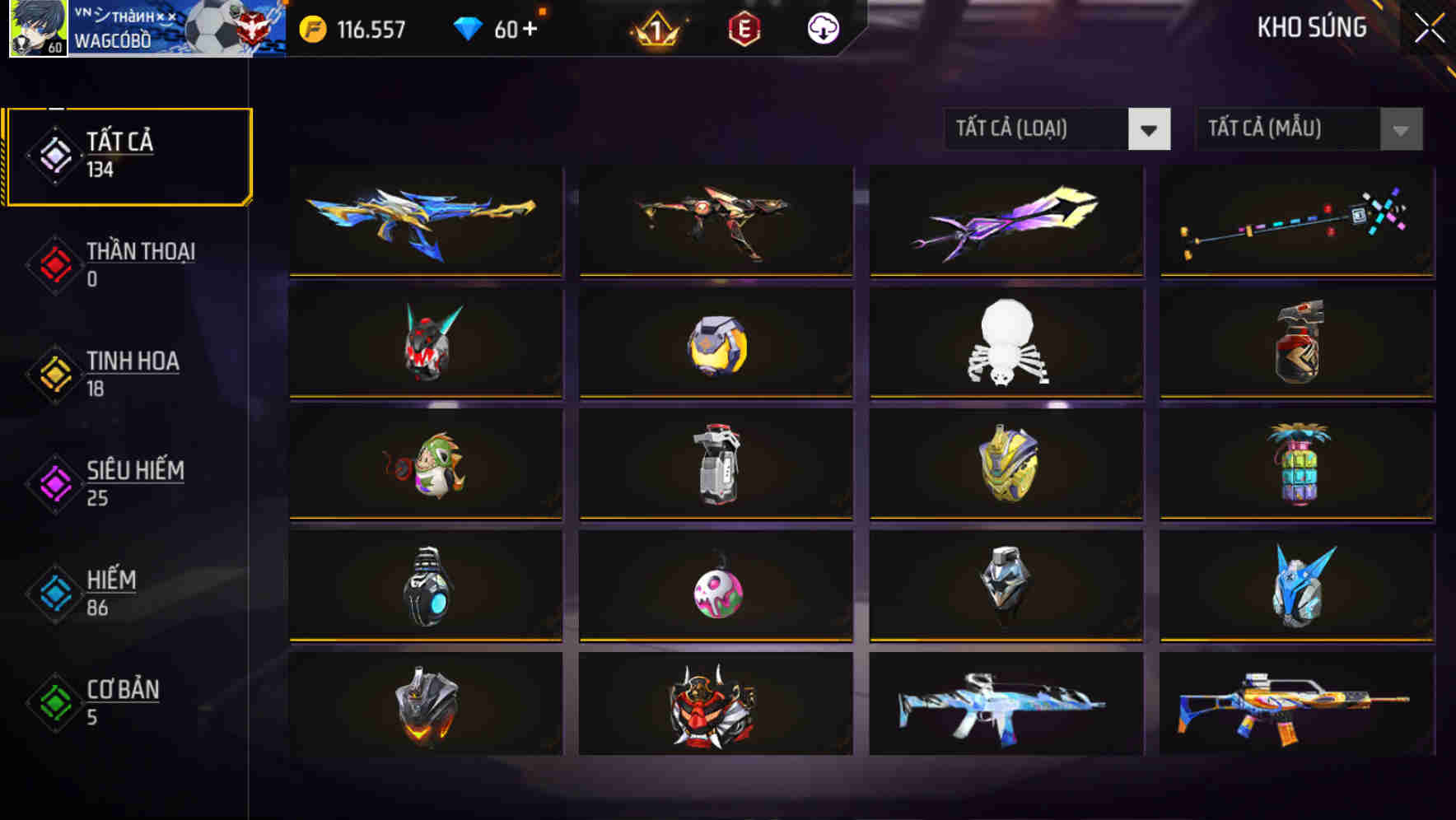Select the SIÊU HIẾM purple rarity icon
The width and height of the screenshot is (1456, 820).
(53, 484)
